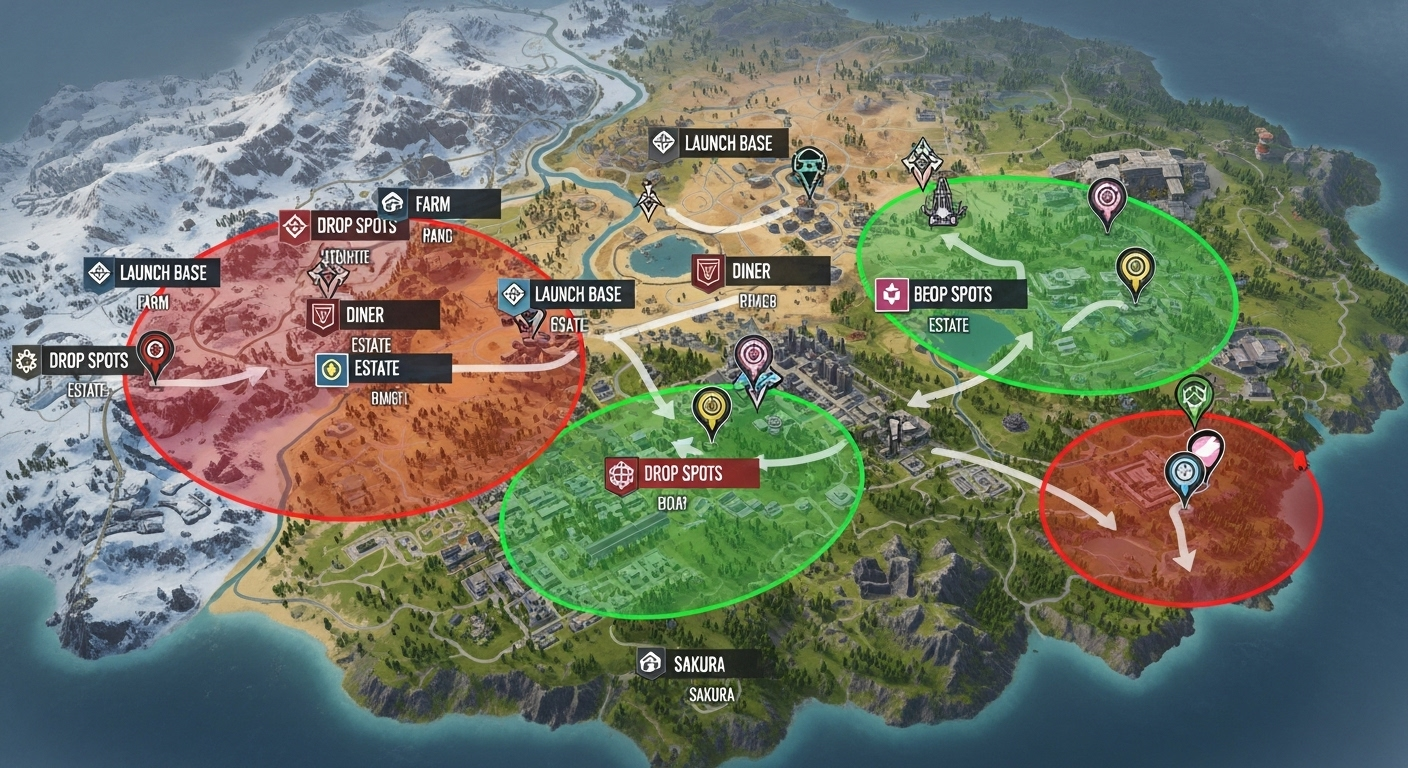Screen dimensions: 1408x768
Task: Click the Farm badge icon near the top
Action: 395,203
